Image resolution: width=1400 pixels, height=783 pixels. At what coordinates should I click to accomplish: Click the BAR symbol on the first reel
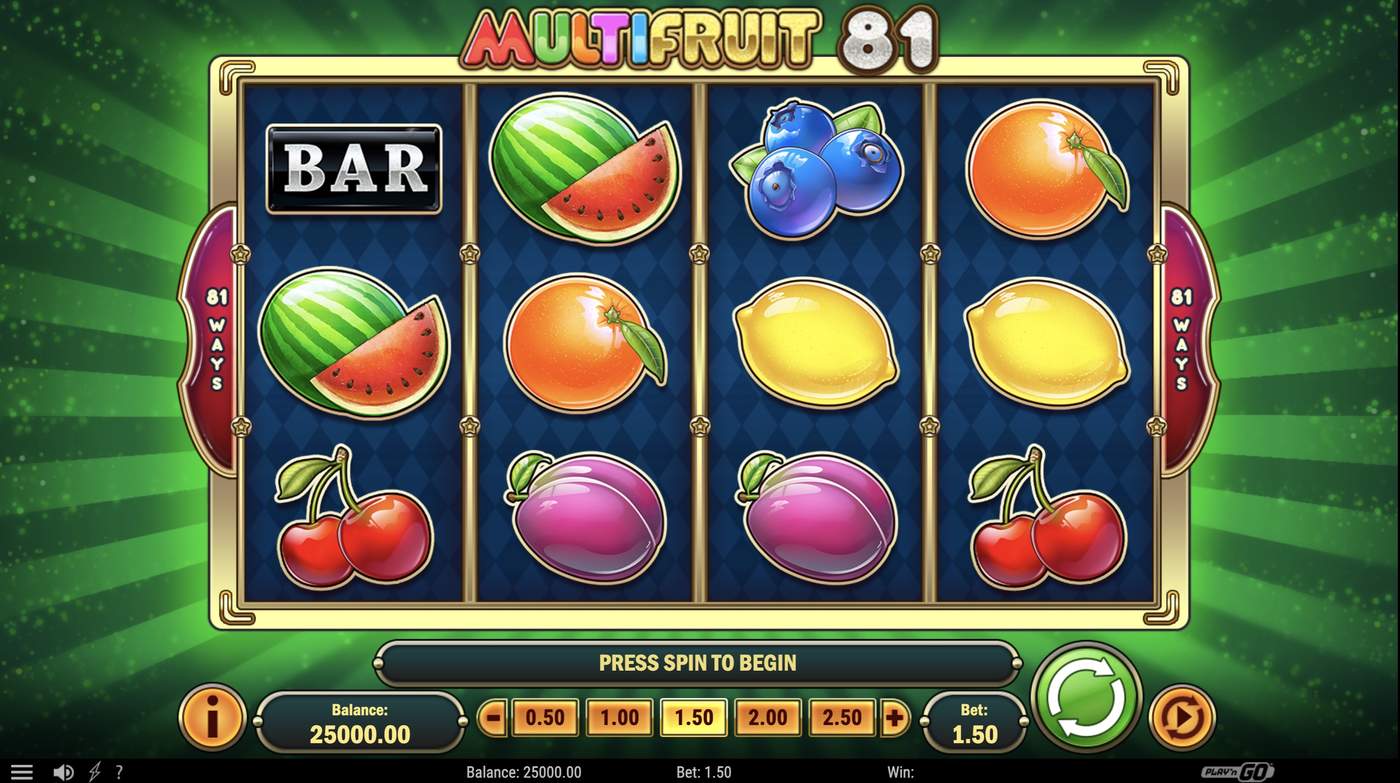pyautogui.click(x=353, y=168)
